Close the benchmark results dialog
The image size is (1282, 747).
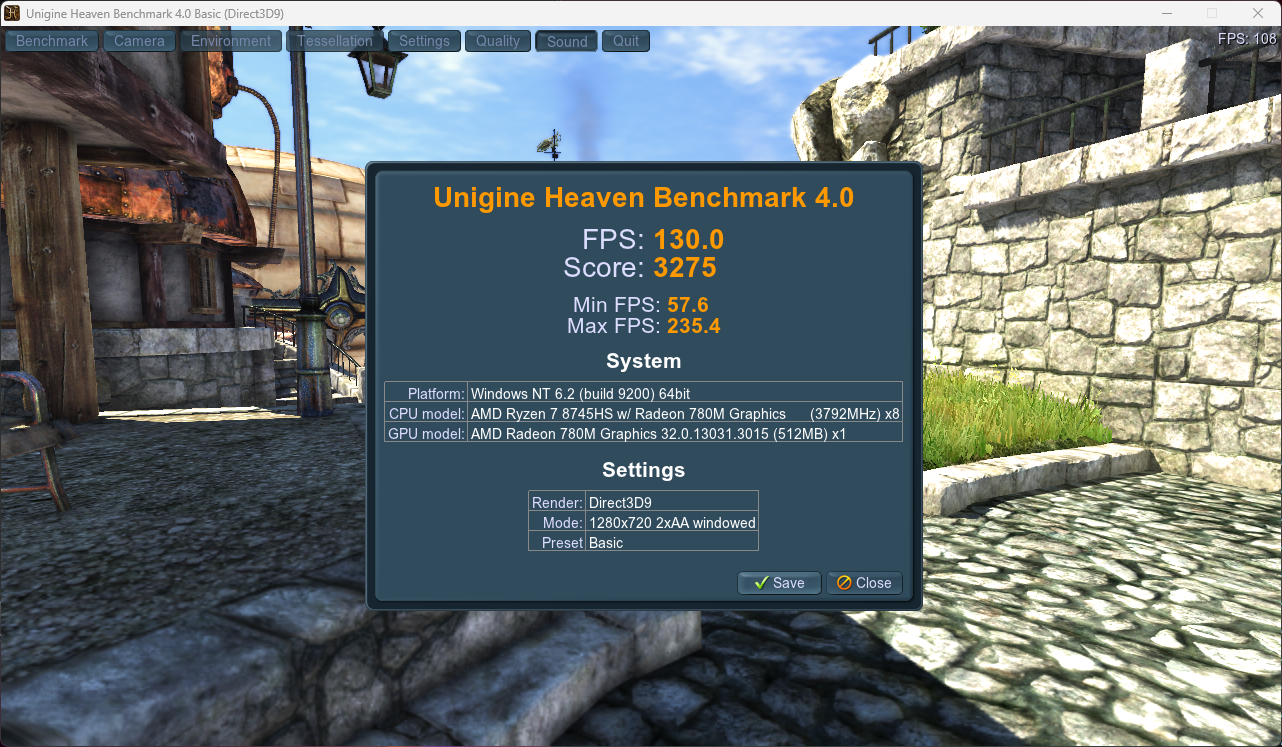[864, 583]
